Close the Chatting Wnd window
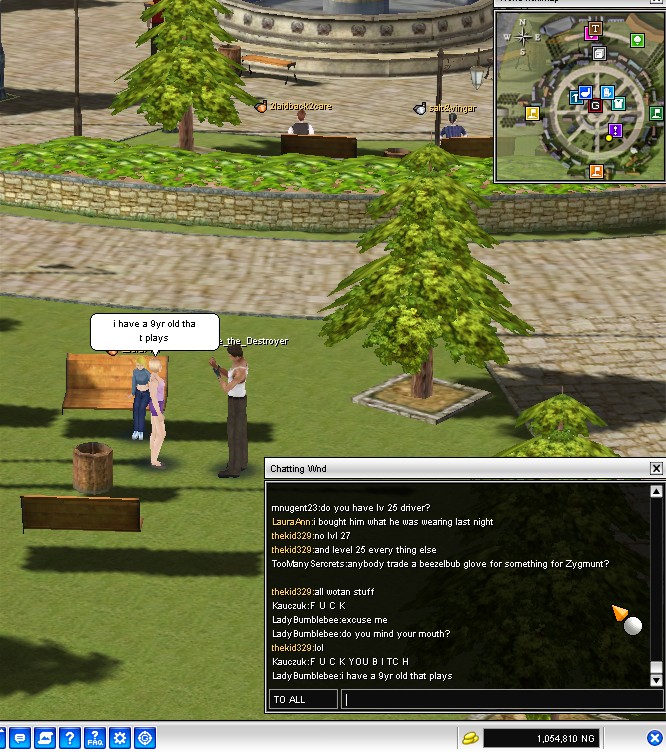This screenshot has height=752, width=666. click(656, 468)
